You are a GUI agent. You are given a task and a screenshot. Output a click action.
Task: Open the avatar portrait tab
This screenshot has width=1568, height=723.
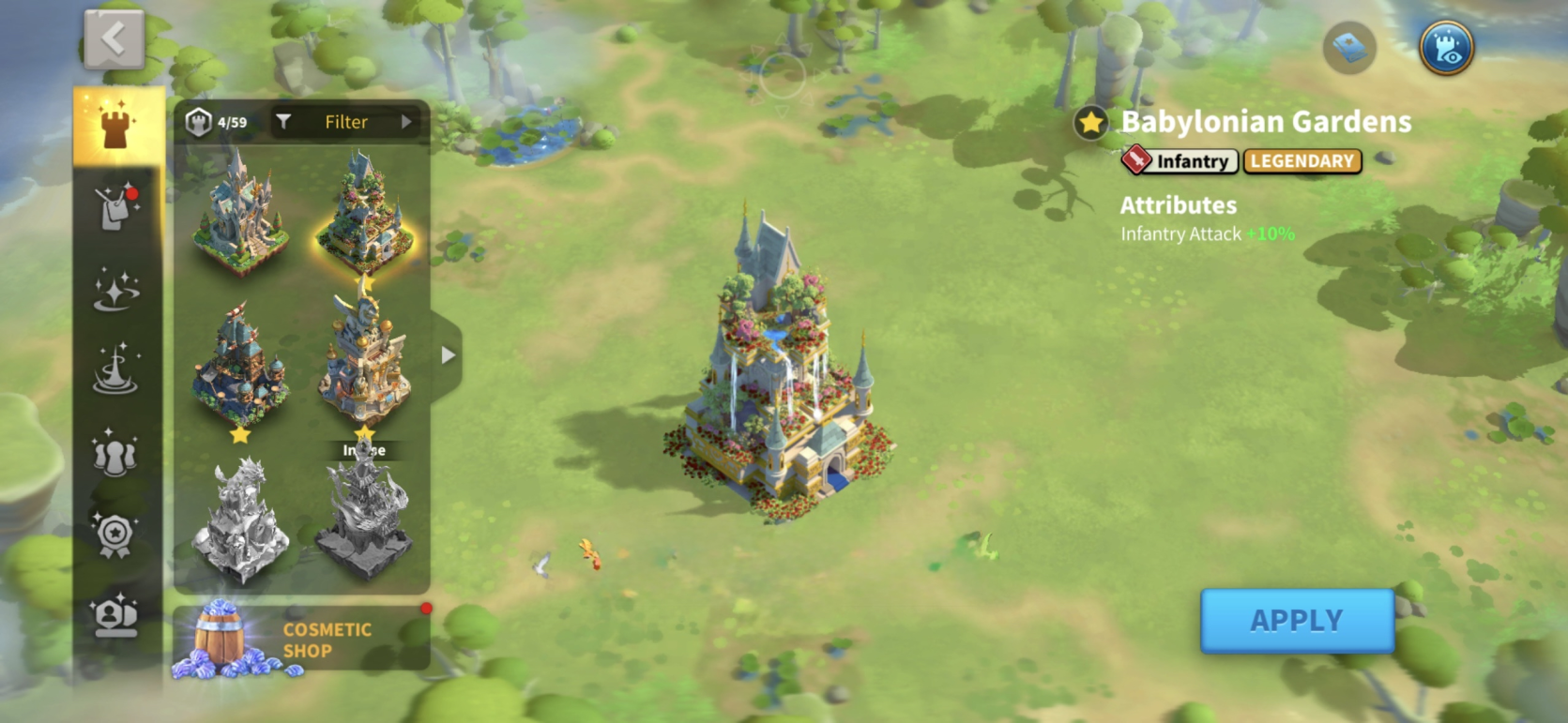tap(116, 616)
